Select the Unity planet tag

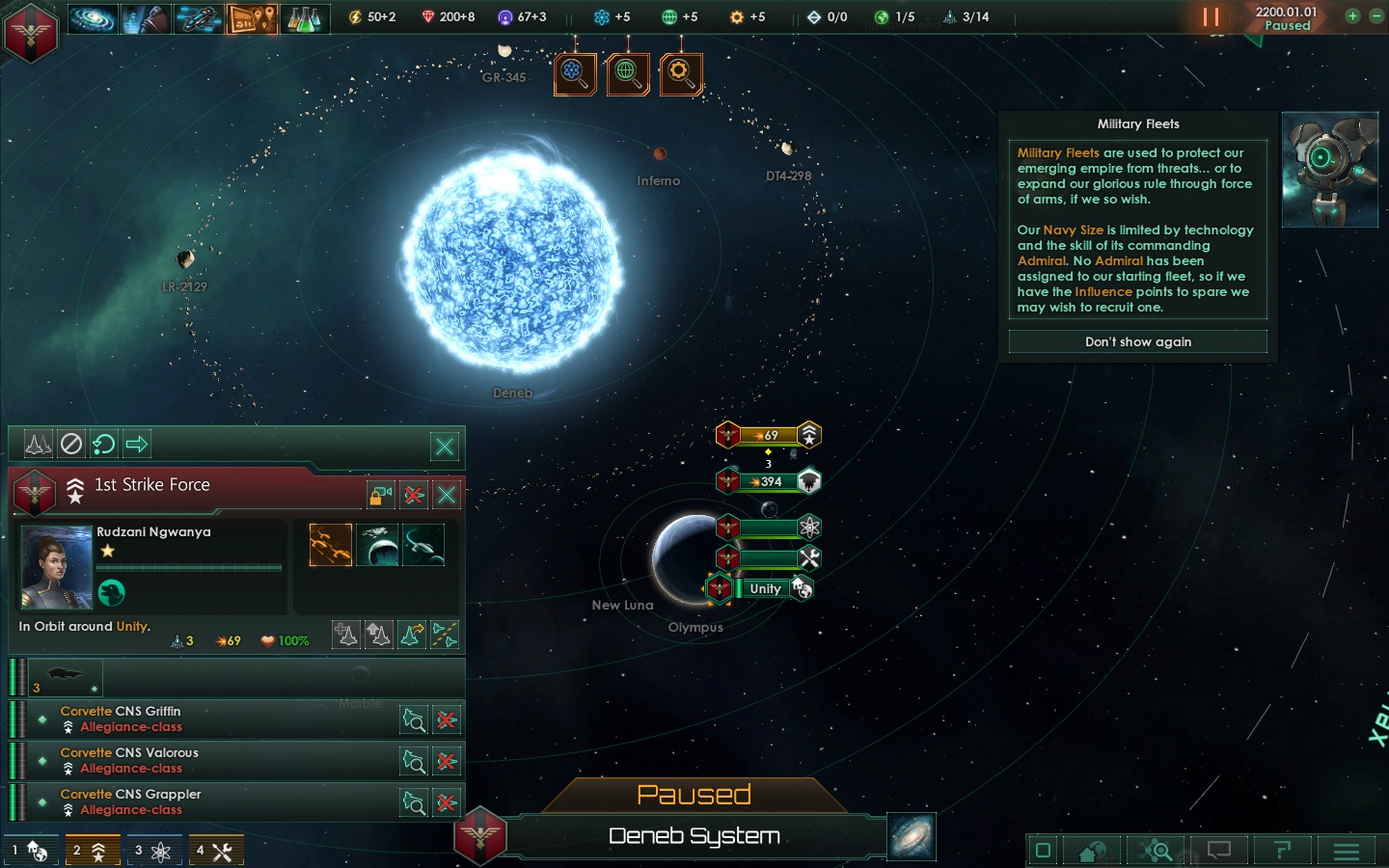click(x=765, y=588)
